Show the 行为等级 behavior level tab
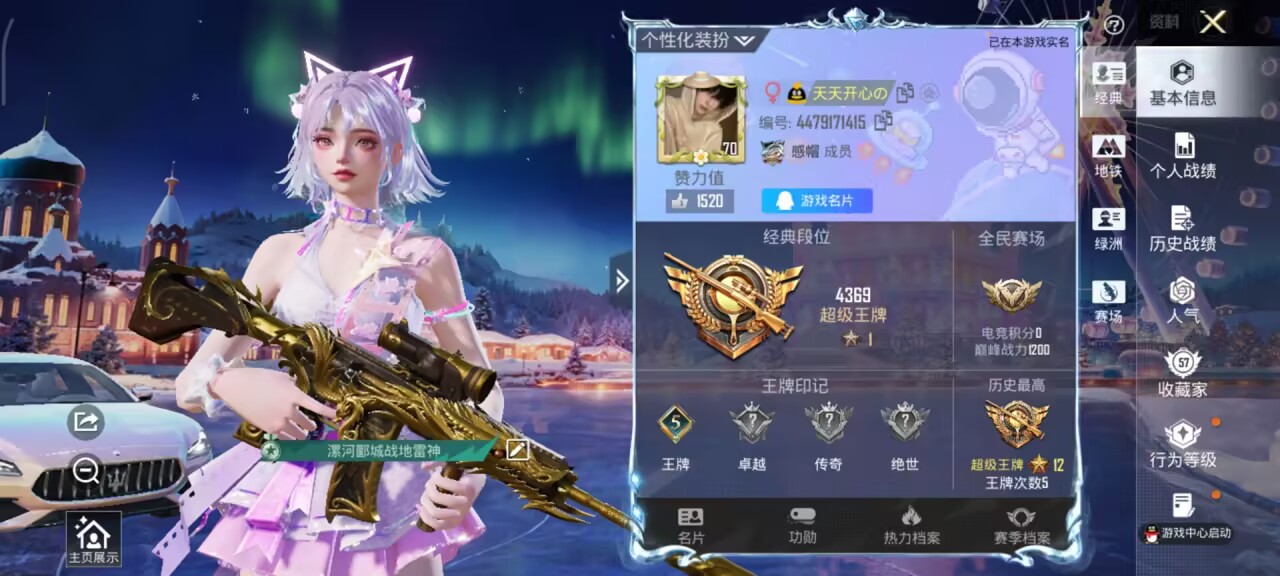This screenshot has height=576, width=1280. [1182, 445]
